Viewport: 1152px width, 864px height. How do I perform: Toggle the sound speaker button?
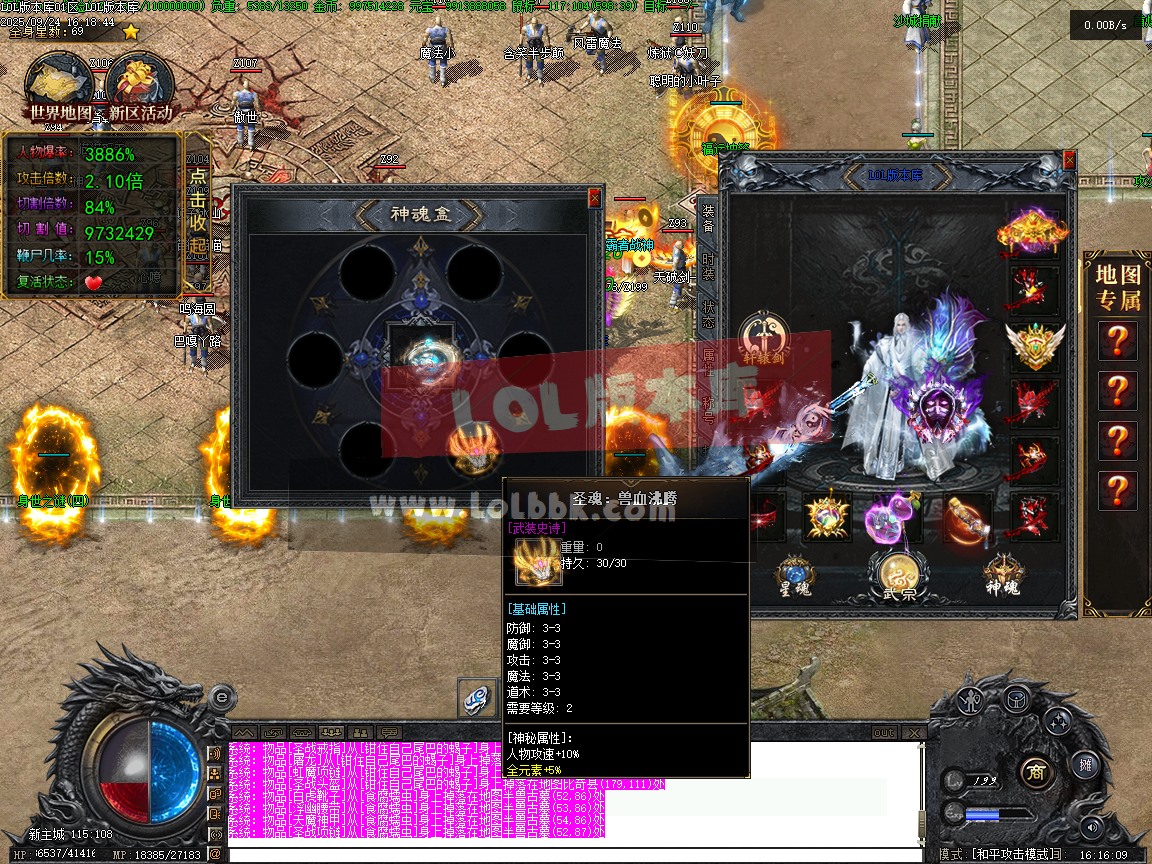[x=1090, y=827]
